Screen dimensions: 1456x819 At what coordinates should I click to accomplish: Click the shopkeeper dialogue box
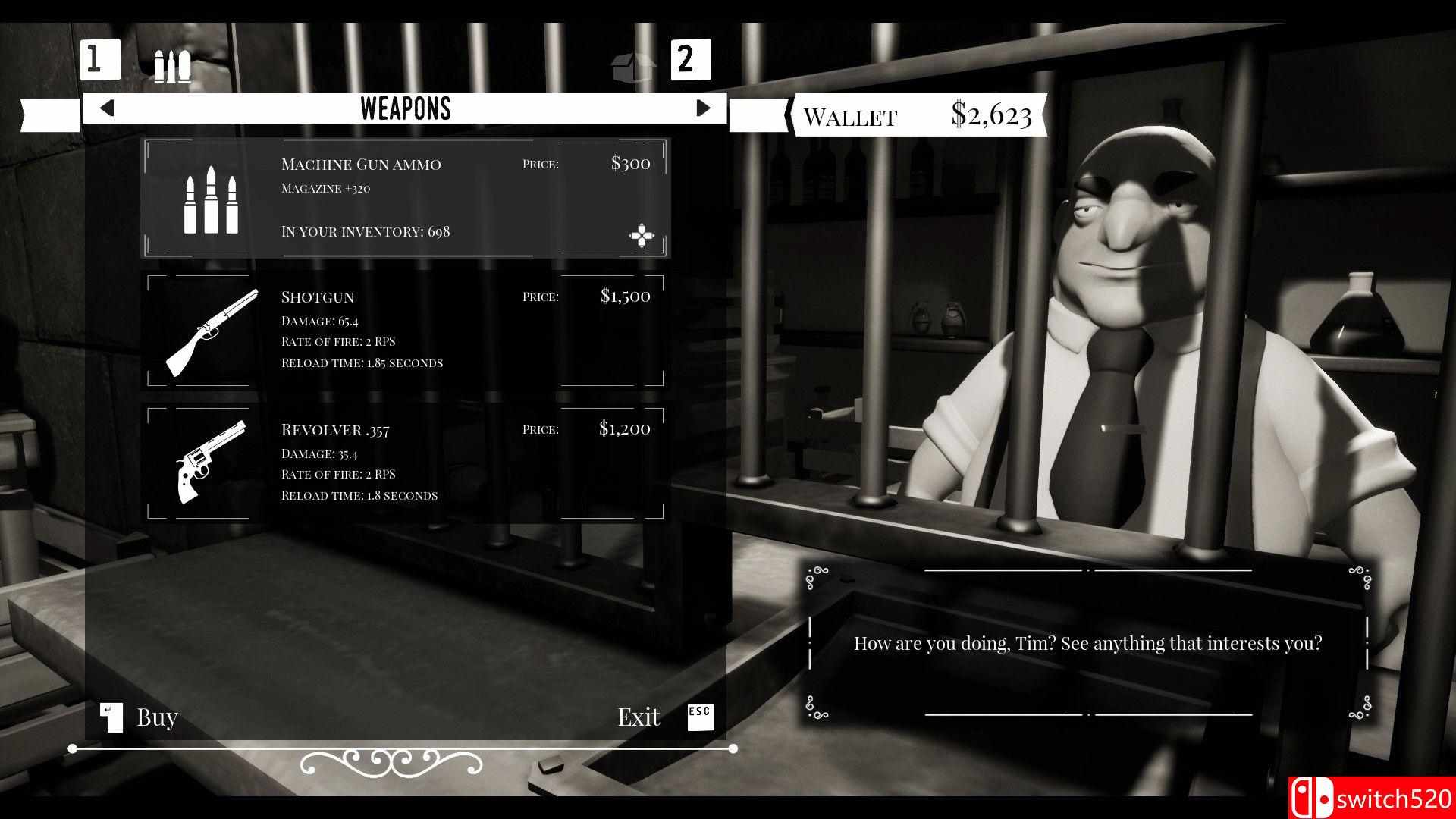1088,643
